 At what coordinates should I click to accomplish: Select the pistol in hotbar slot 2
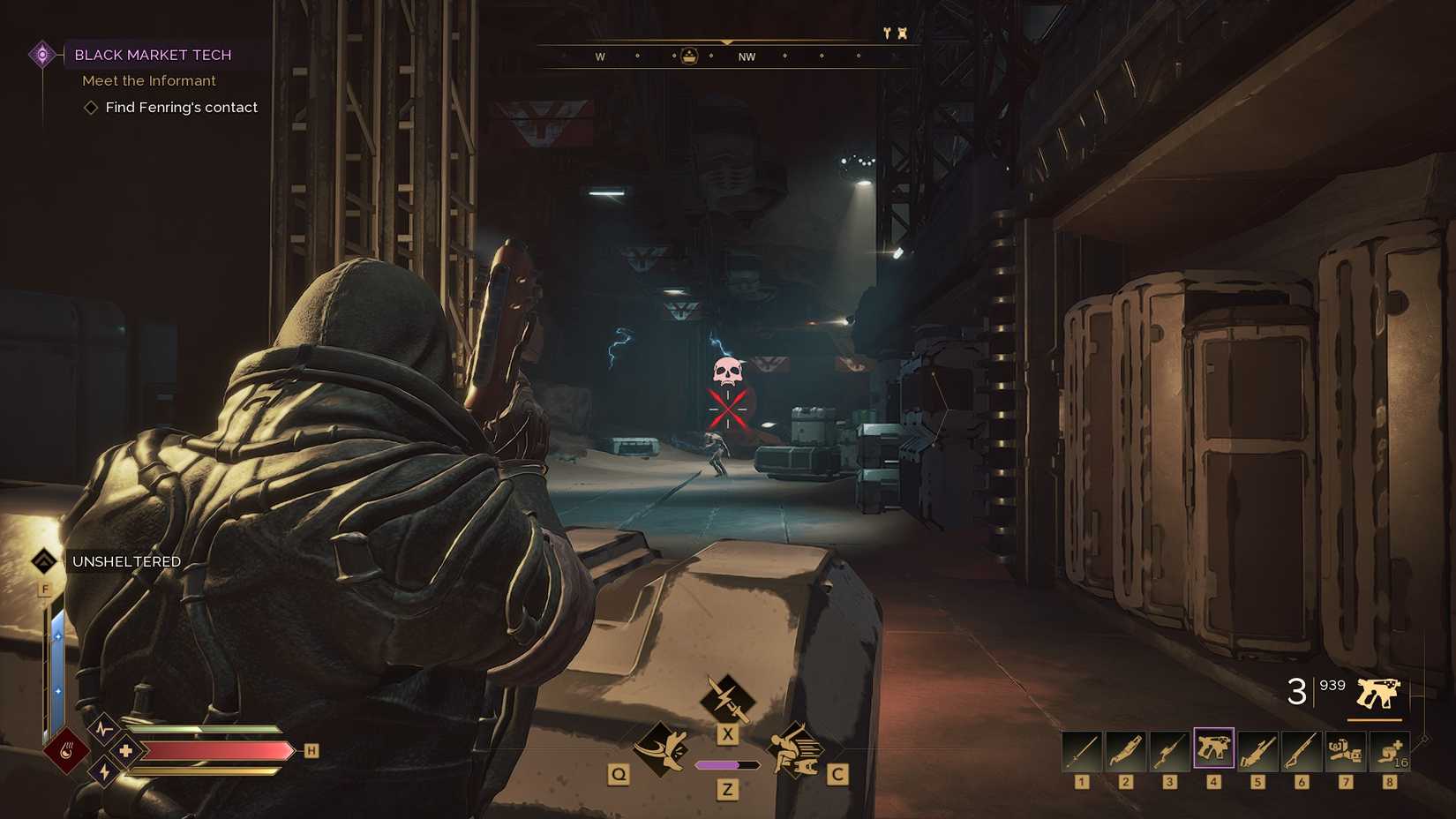coord(1126,750)
